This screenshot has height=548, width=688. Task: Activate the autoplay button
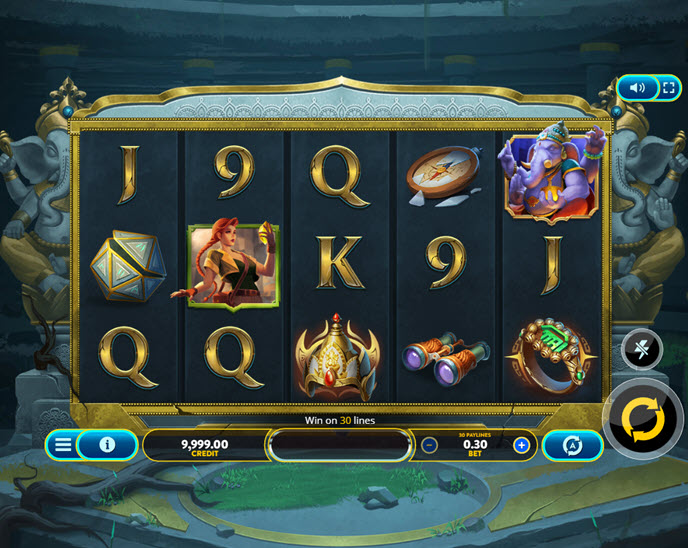point(573,445)
